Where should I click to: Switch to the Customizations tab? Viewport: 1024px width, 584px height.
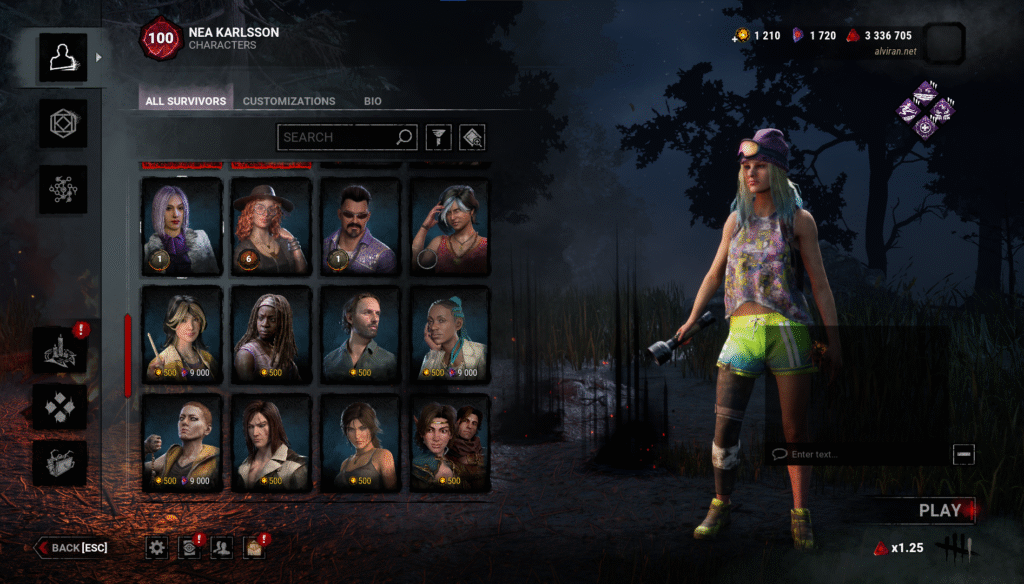(x=289, y=101)
